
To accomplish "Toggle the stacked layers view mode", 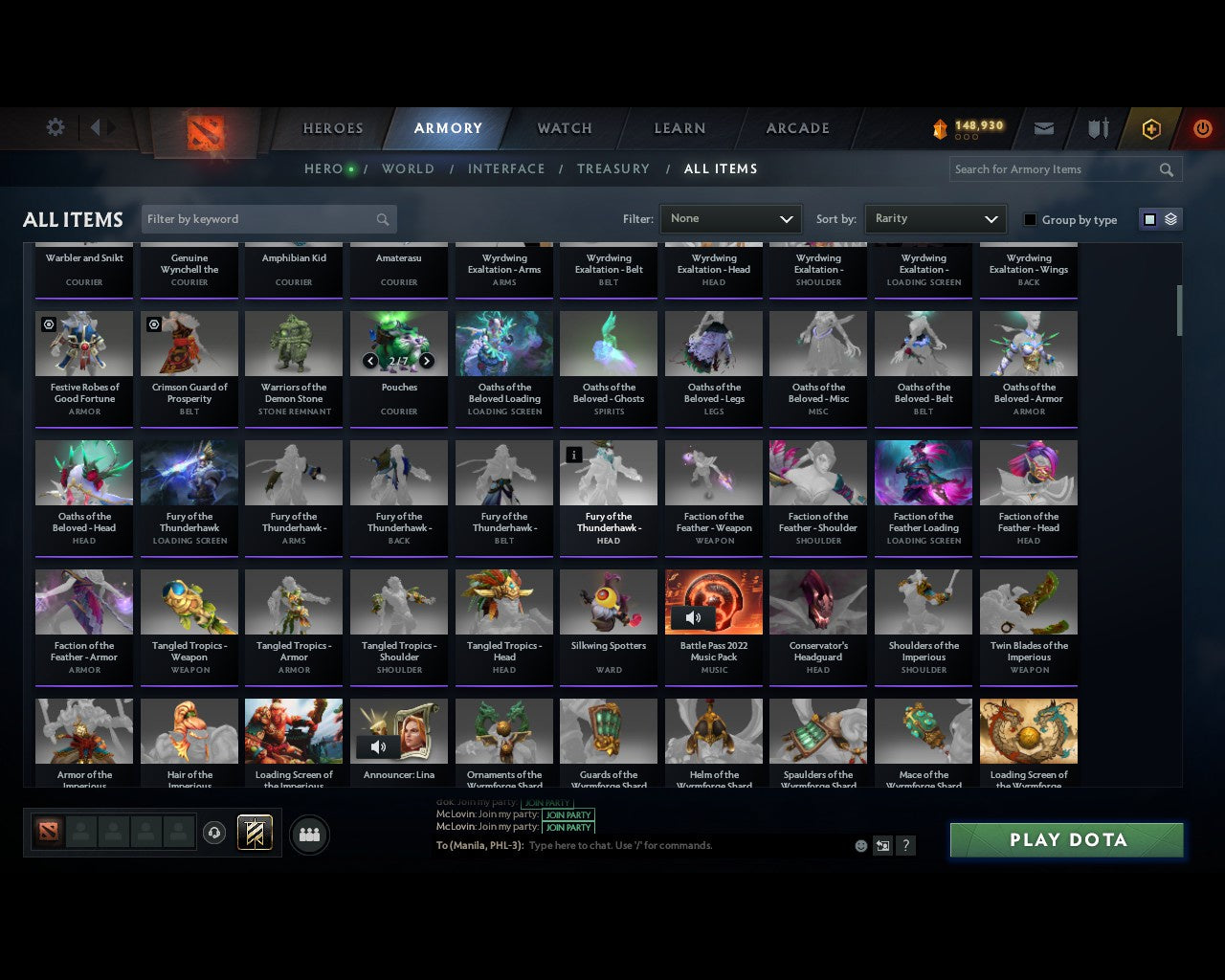I will coord(1169,218).
